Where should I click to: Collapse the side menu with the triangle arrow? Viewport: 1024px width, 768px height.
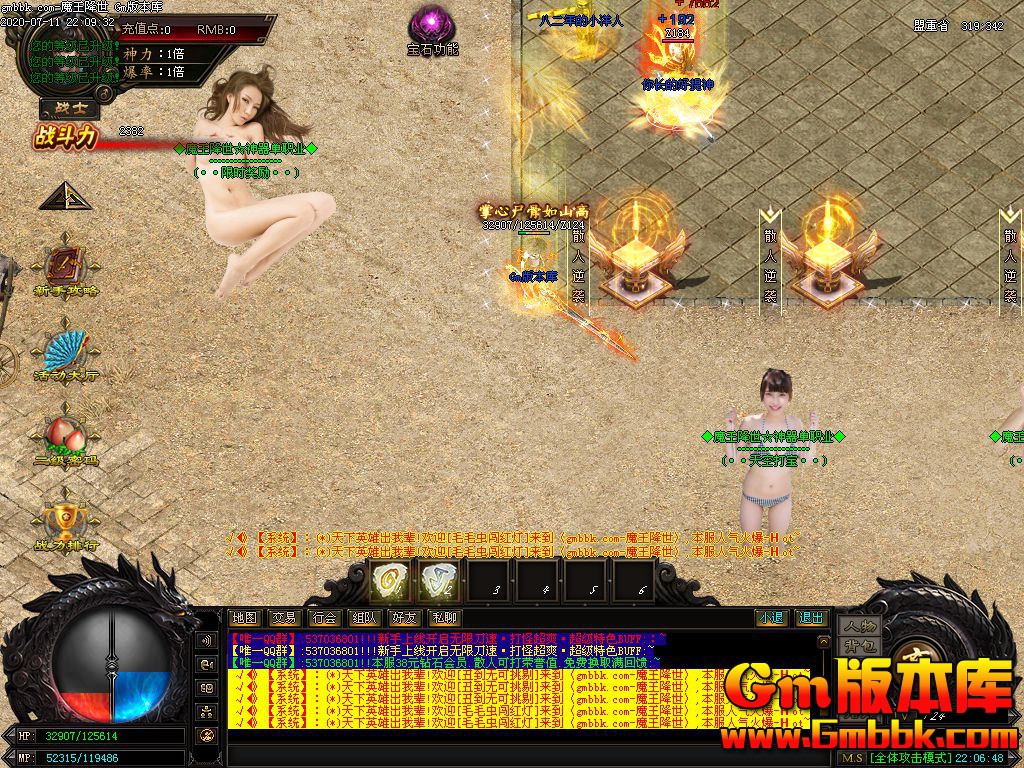pyautogui.click(x=65, y=196)
